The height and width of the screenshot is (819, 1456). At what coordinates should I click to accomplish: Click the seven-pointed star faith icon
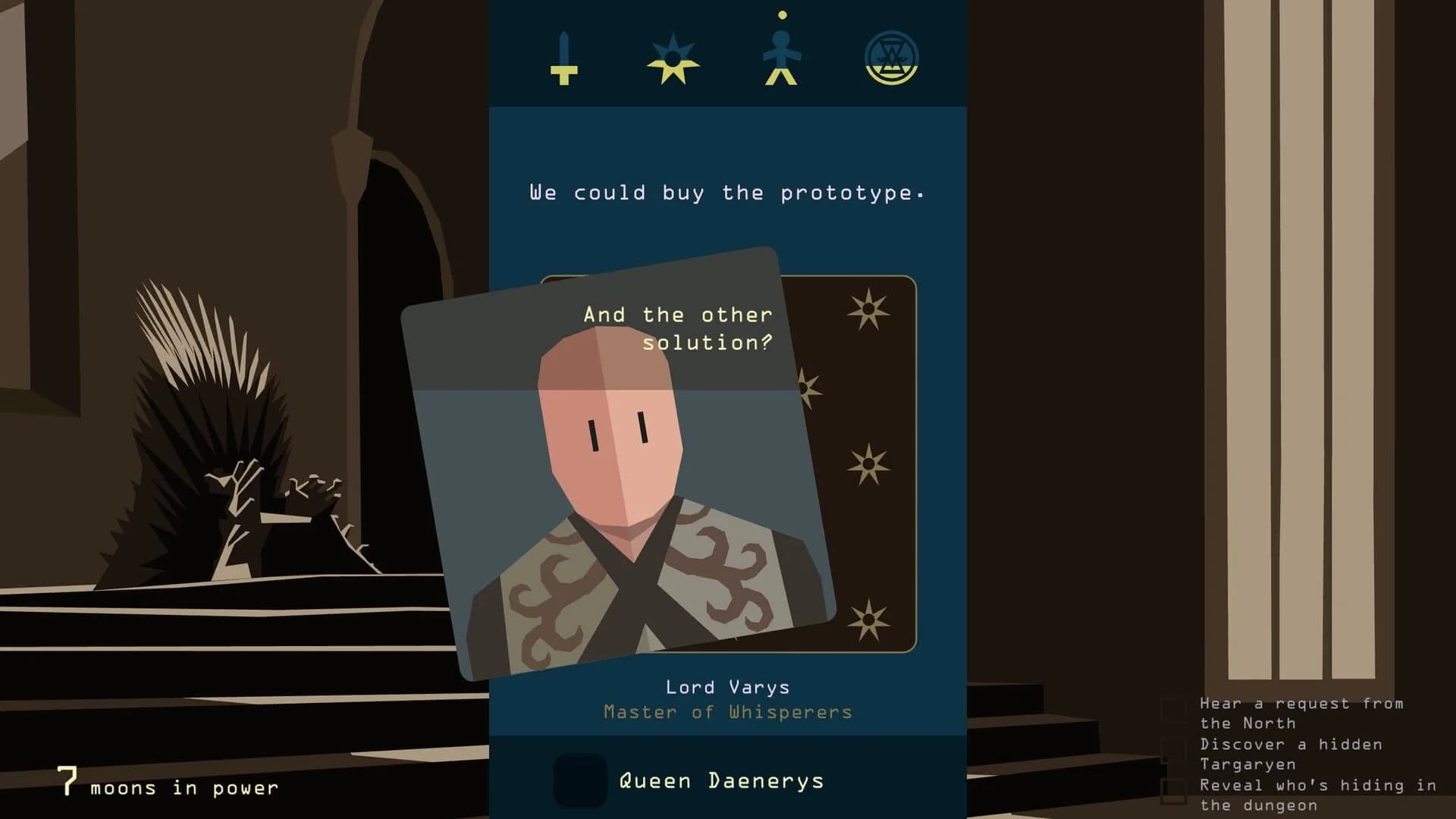point(674,59)
